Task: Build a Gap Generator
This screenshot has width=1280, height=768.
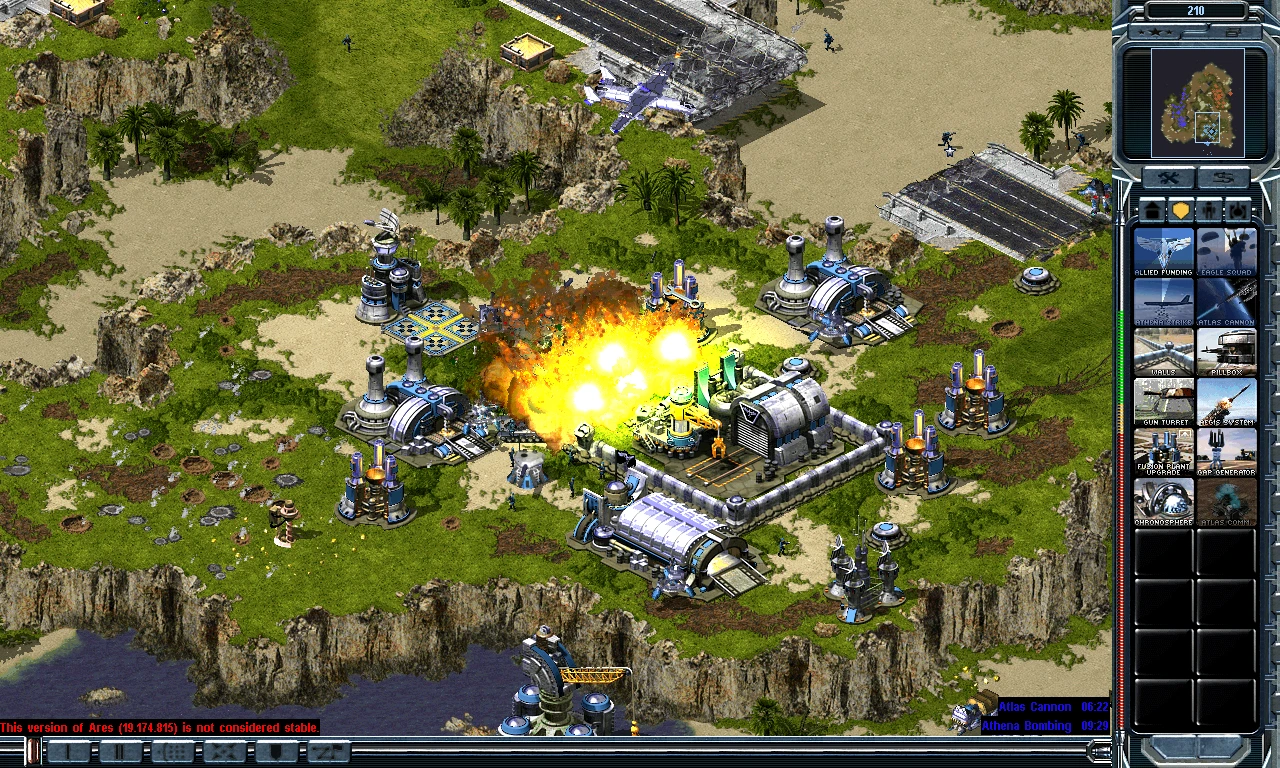Action: (1226, 452)
